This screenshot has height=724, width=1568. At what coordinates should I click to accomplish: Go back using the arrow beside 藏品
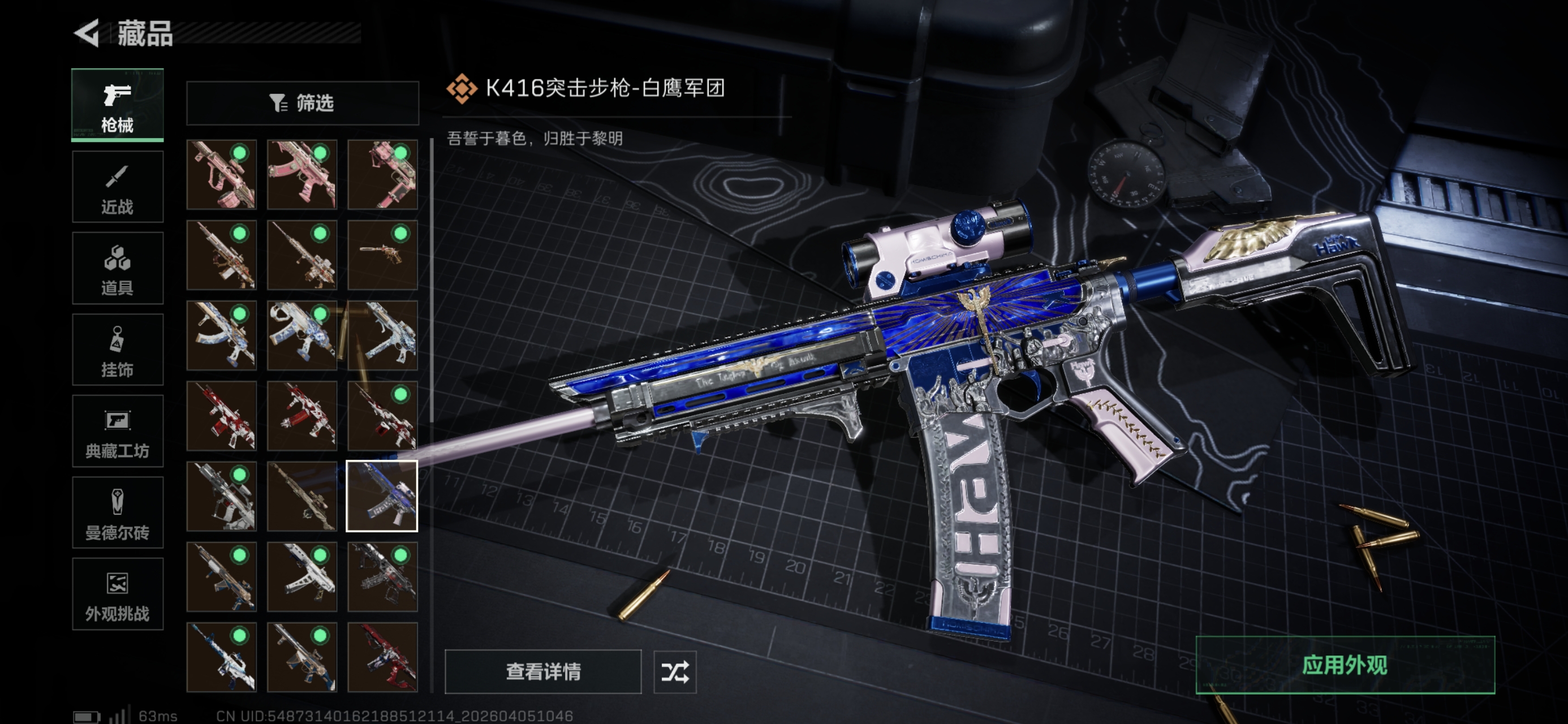(87, 33)
